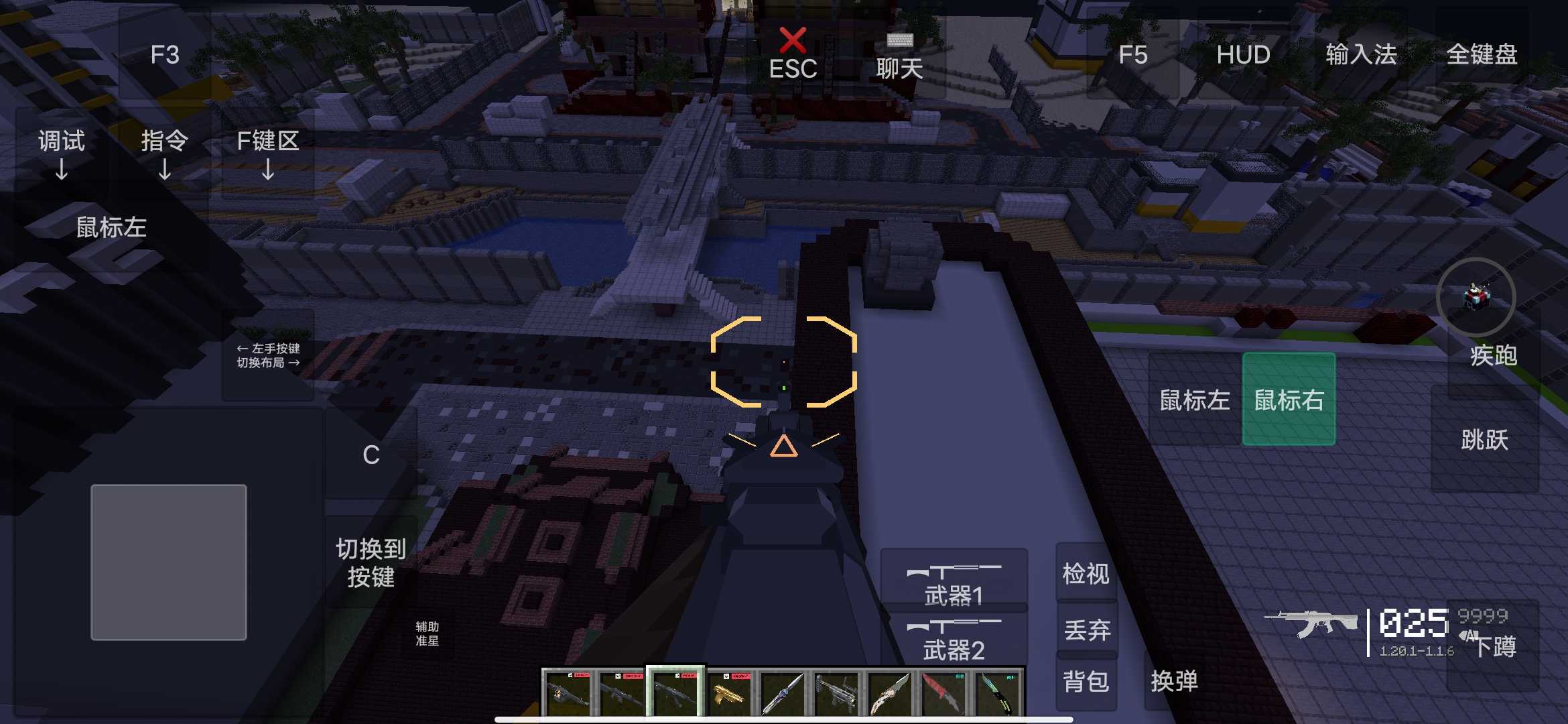This screenshot has height=724, width=1568.
Task: Open chat via the keyboard icon above 聊天
Action: [x=900, y=42]
